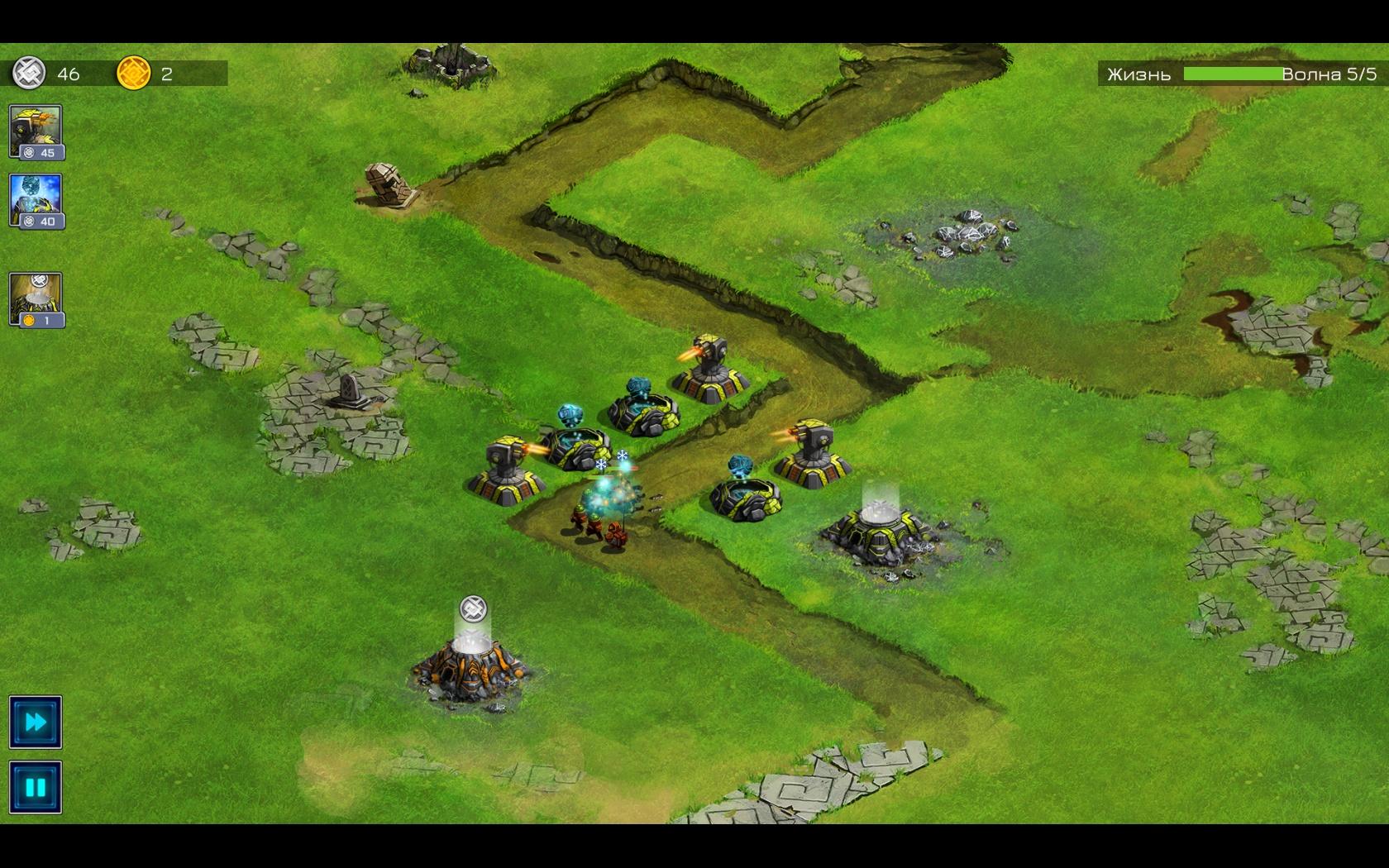Pause the game
This screenshot has width=1389, height=868.
click(x=36, y=787)
